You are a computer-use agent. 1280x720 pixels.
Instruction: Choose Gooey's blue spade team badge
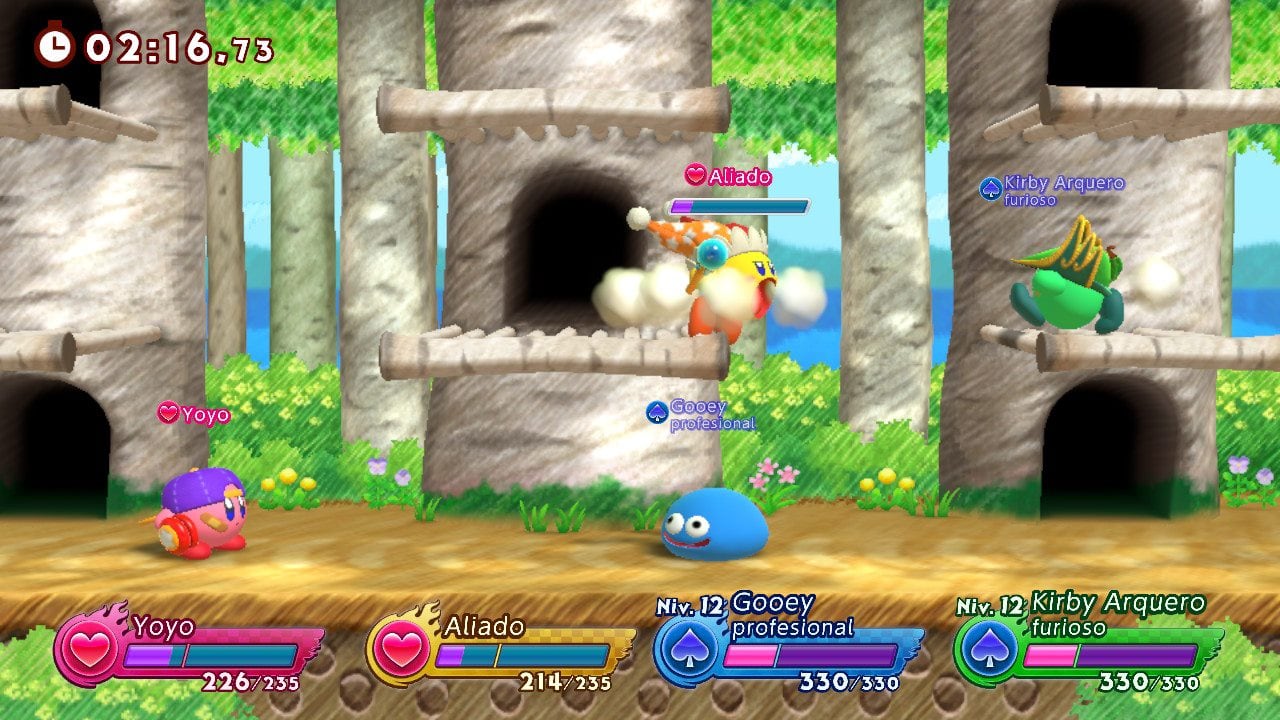(686, 649)
